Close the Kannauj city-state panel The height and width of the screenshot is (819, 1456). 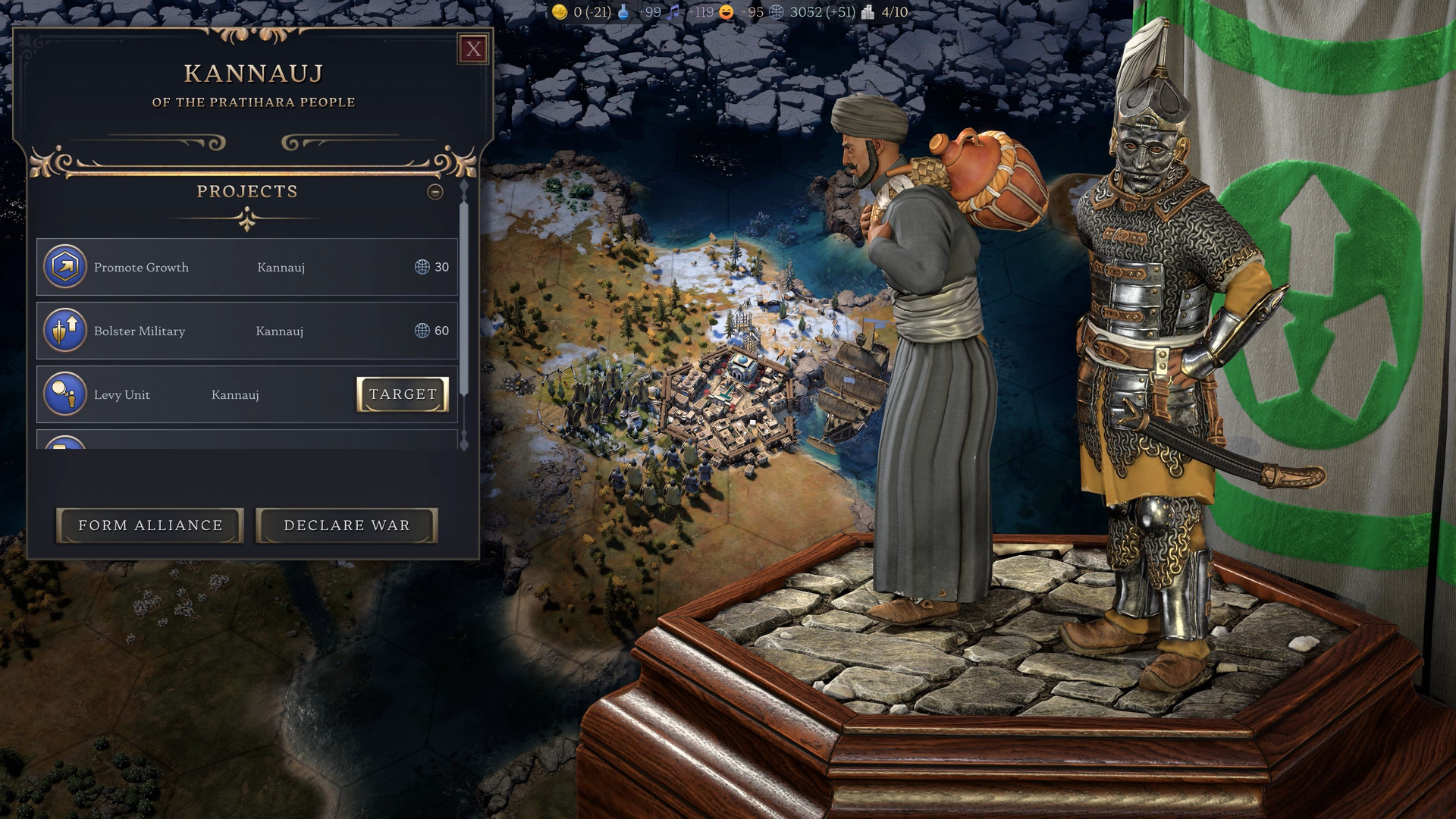pos(474,49)
